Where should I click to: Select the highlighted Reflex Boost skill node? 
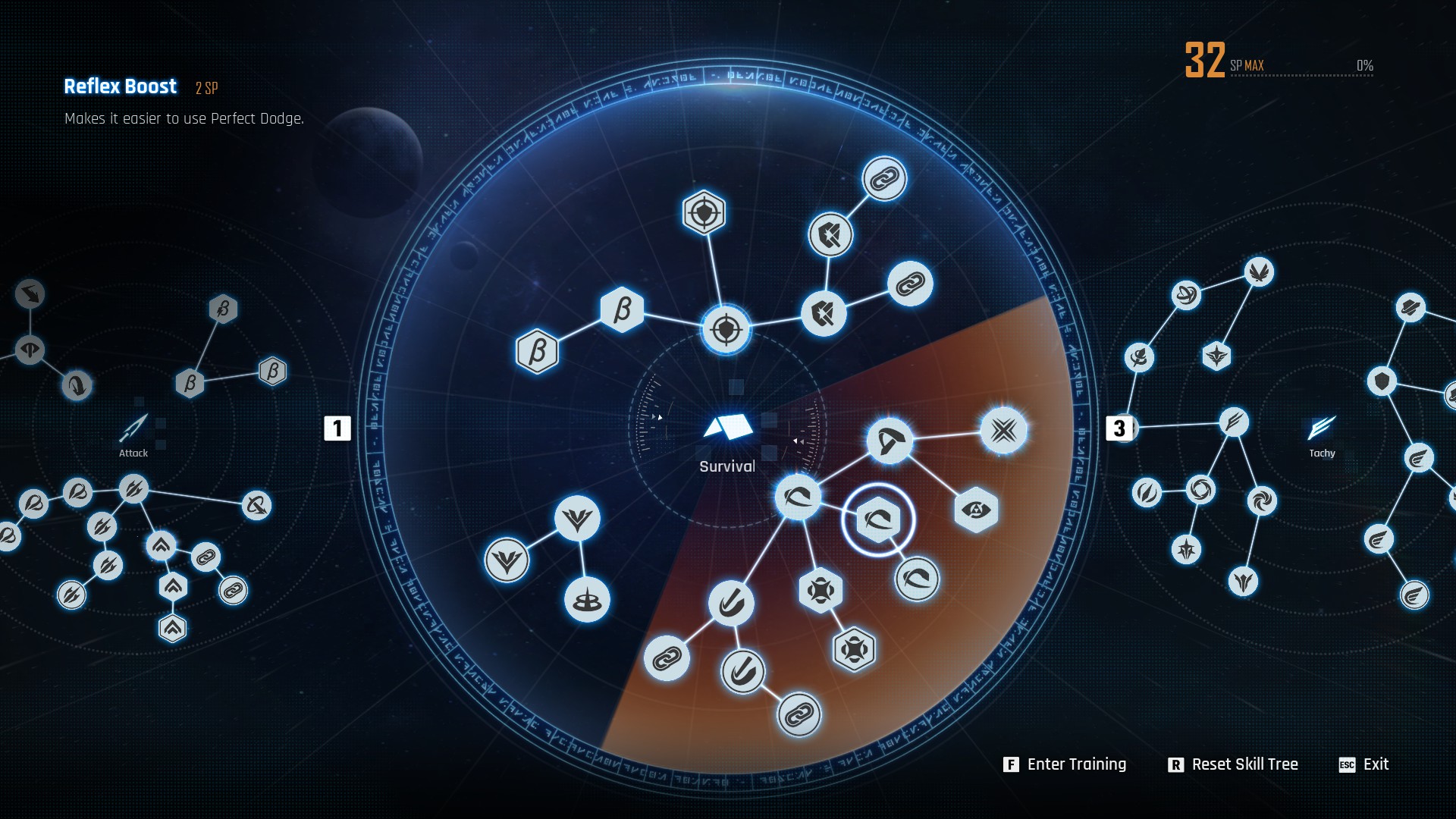[x=878, y=520]
